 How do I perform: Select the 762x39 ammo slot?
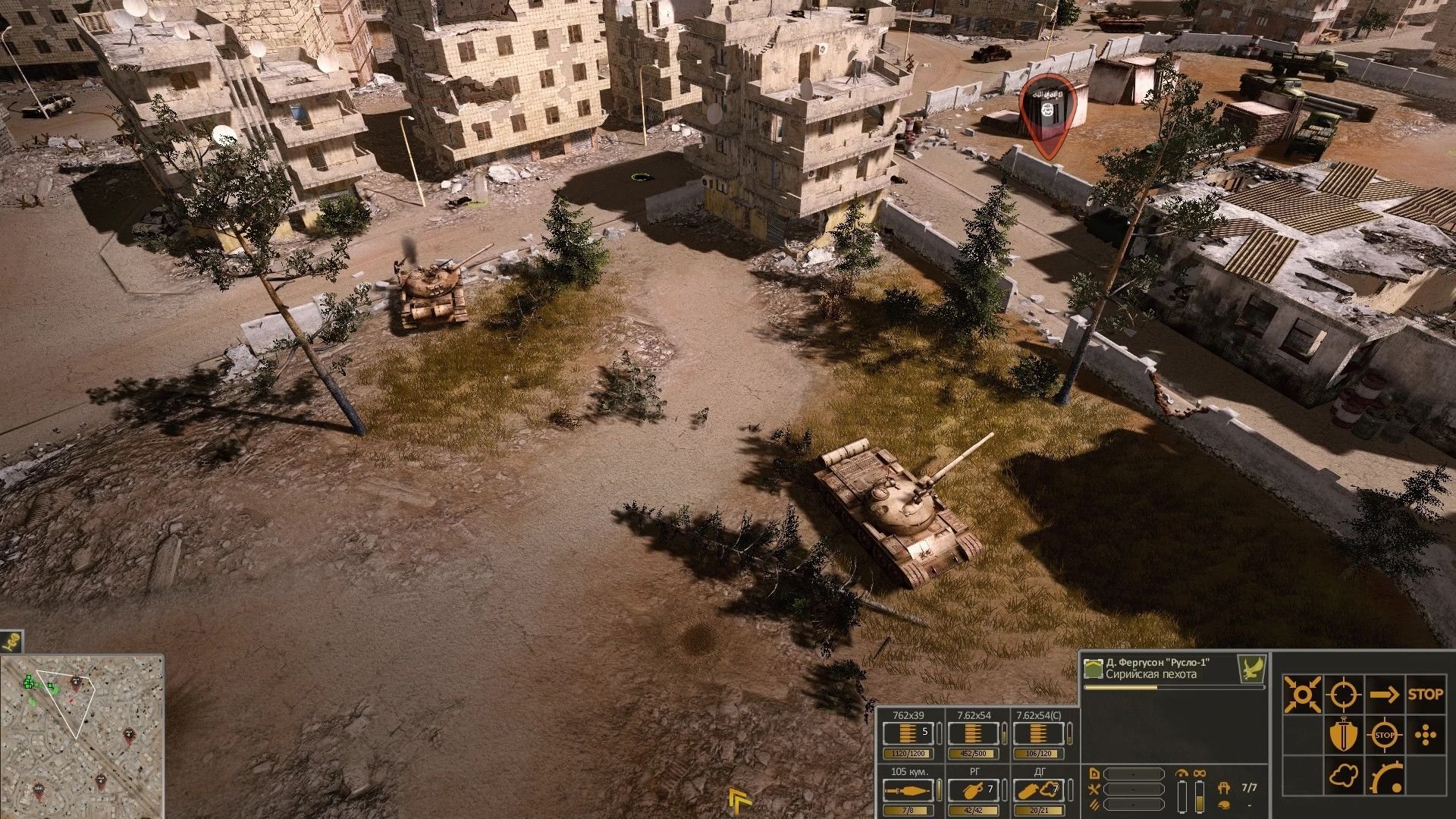[909, 734]
